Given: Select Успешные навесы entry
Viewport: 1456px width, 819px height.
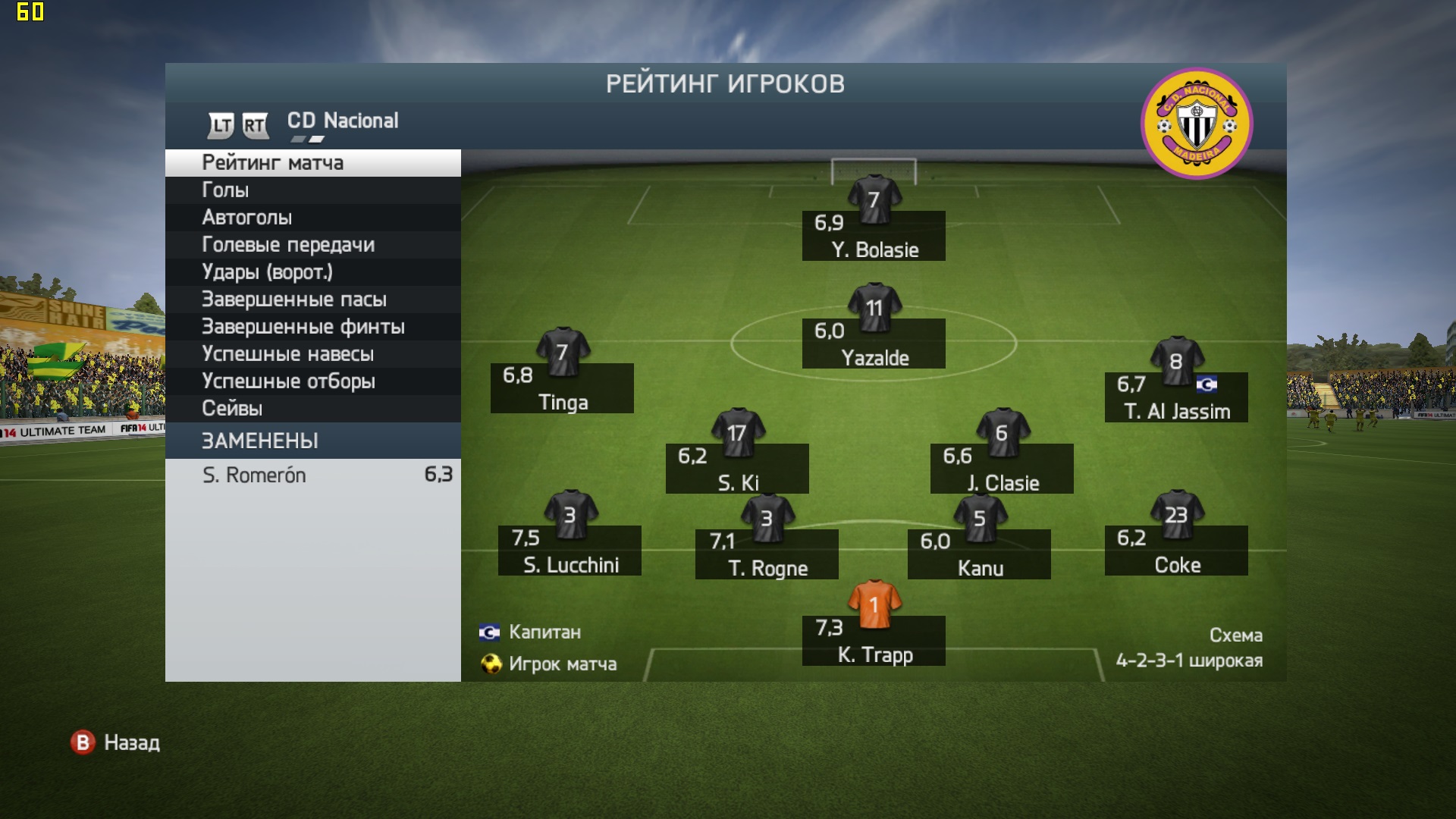Looking at the screenshot, I should (x=312, y=354).
